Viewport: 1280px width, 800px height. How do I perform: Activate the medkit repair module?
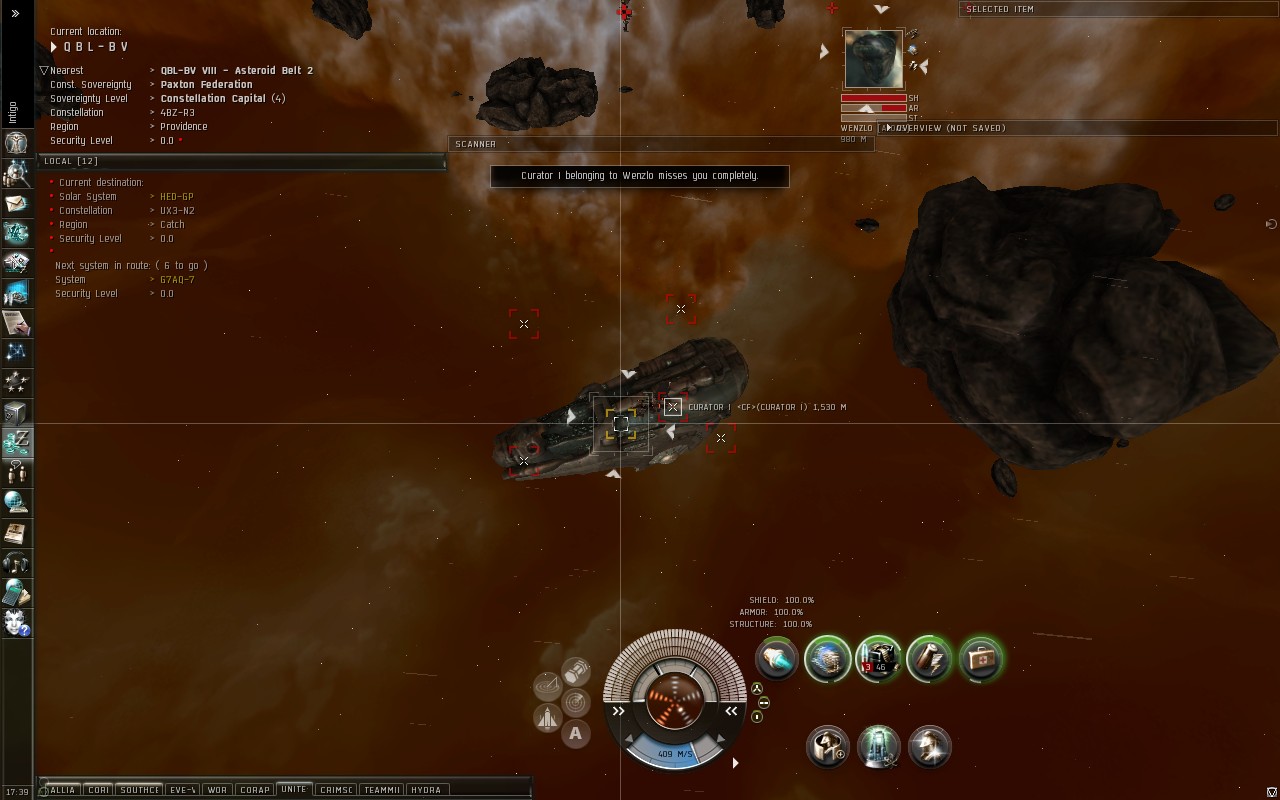[x=981, y=660]
